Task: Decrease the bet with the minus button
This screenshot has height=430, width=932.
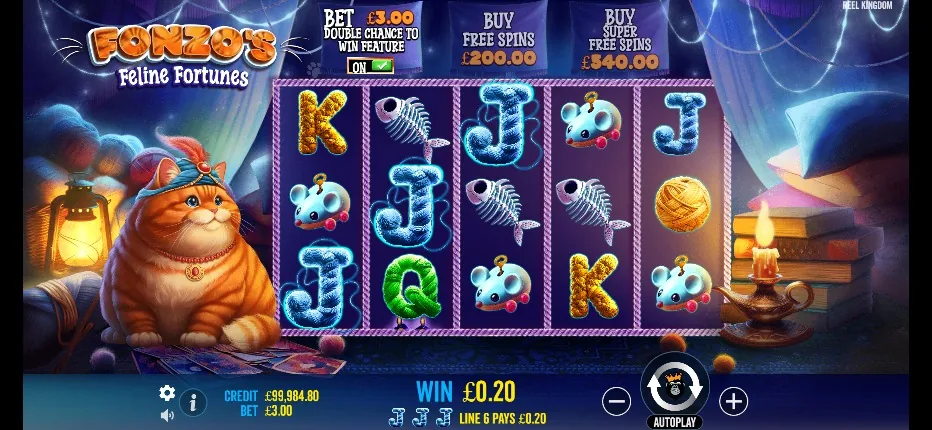Action: point(617,401)
